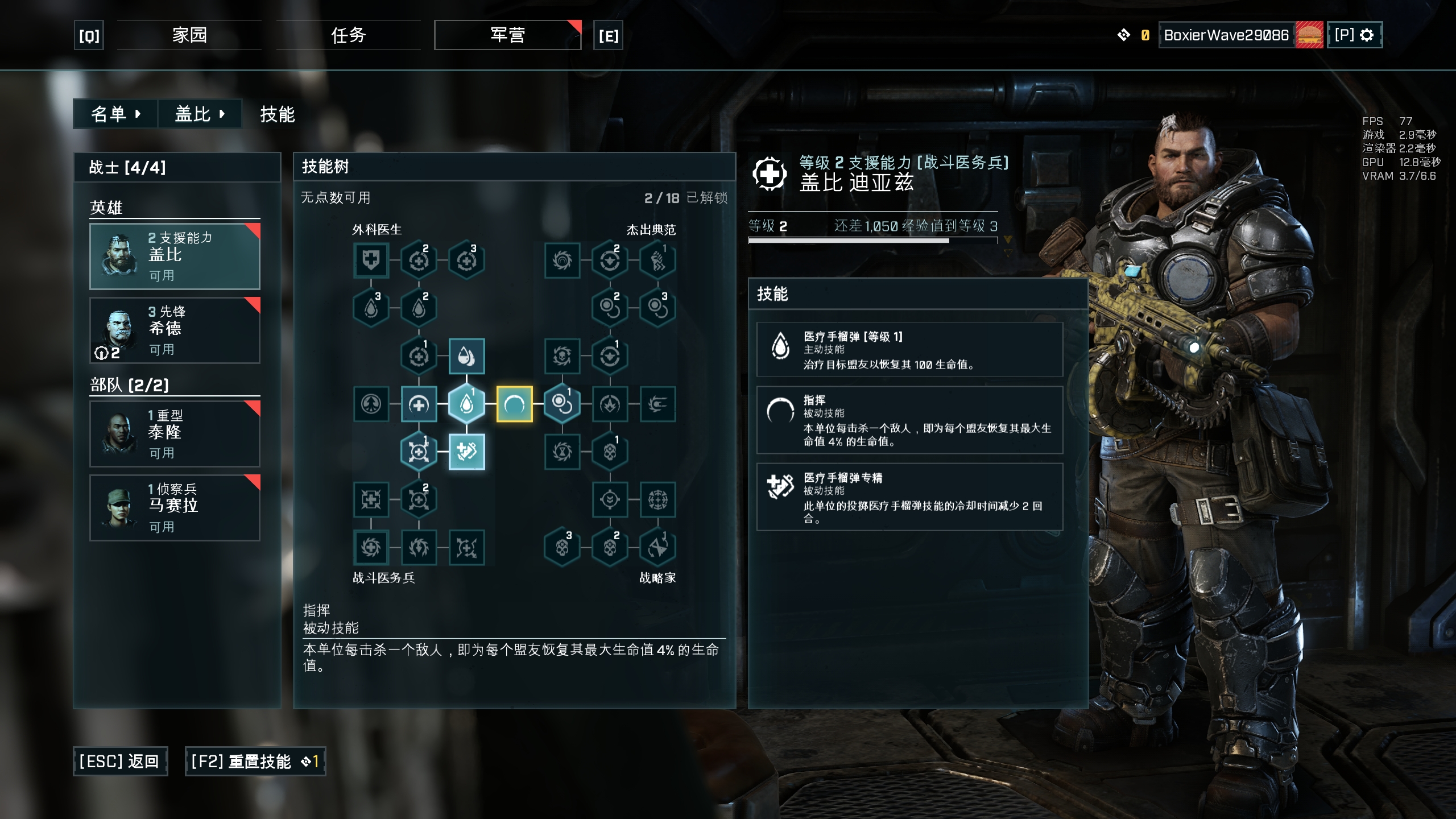Expand the 盖比 breadcrumb menu
Image resolution: width=1456 pixels, height=819 pixels.
coord(200,114)
